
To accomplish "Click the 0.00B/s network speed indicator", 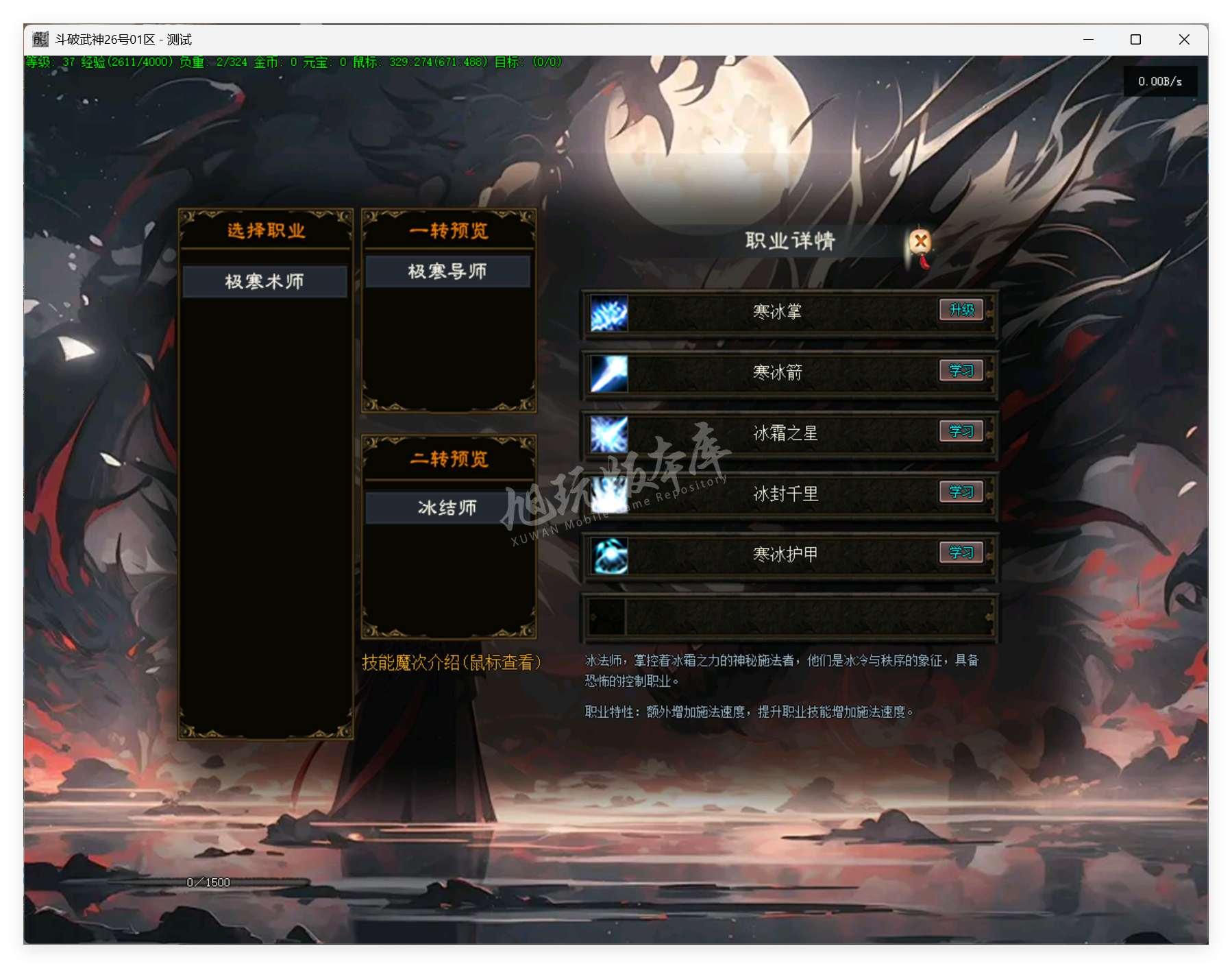I will point(1160,81).
